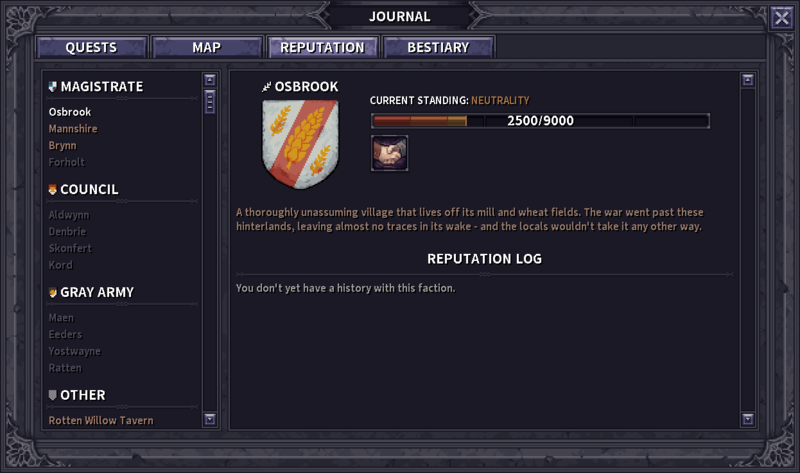The width and height of the screenshot is (800, 473).
Task: Select Kord faction entry
Action: tap(61, 265)
